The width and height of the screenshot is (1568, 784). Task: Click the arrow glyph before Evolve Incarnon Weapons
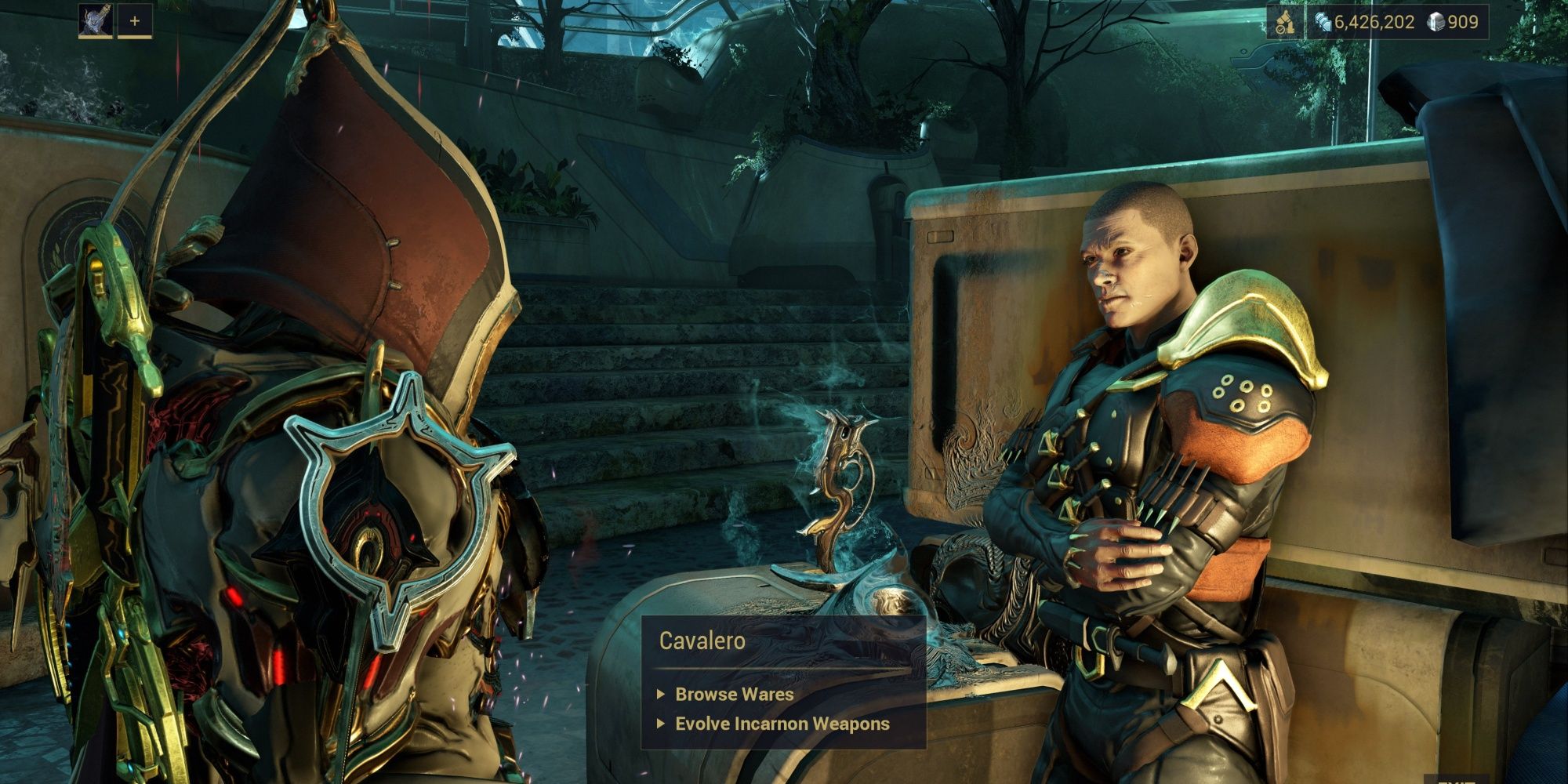661,724
